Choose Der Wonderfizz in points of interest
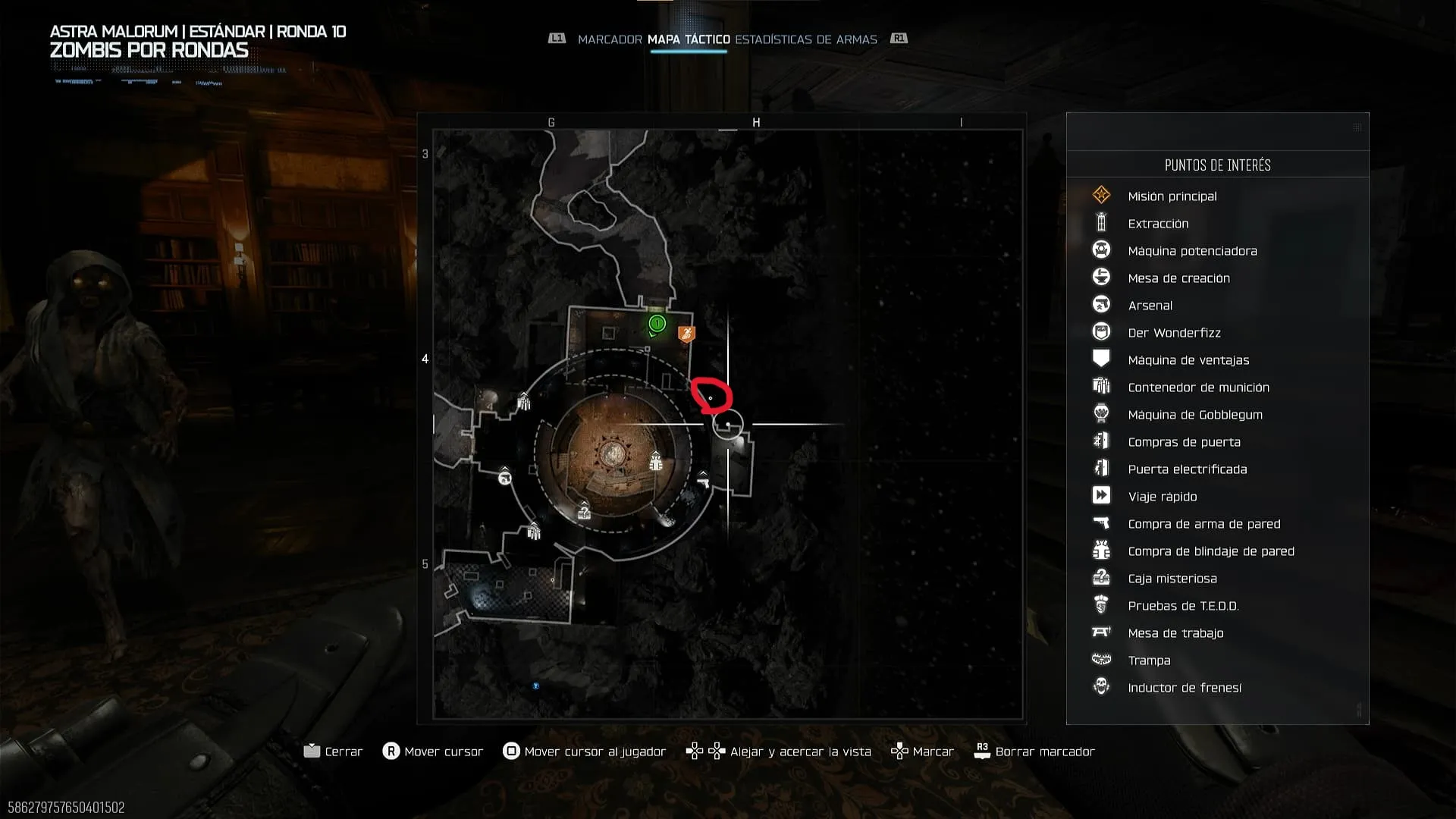 pyautogui.click(x=1174, y=333)
